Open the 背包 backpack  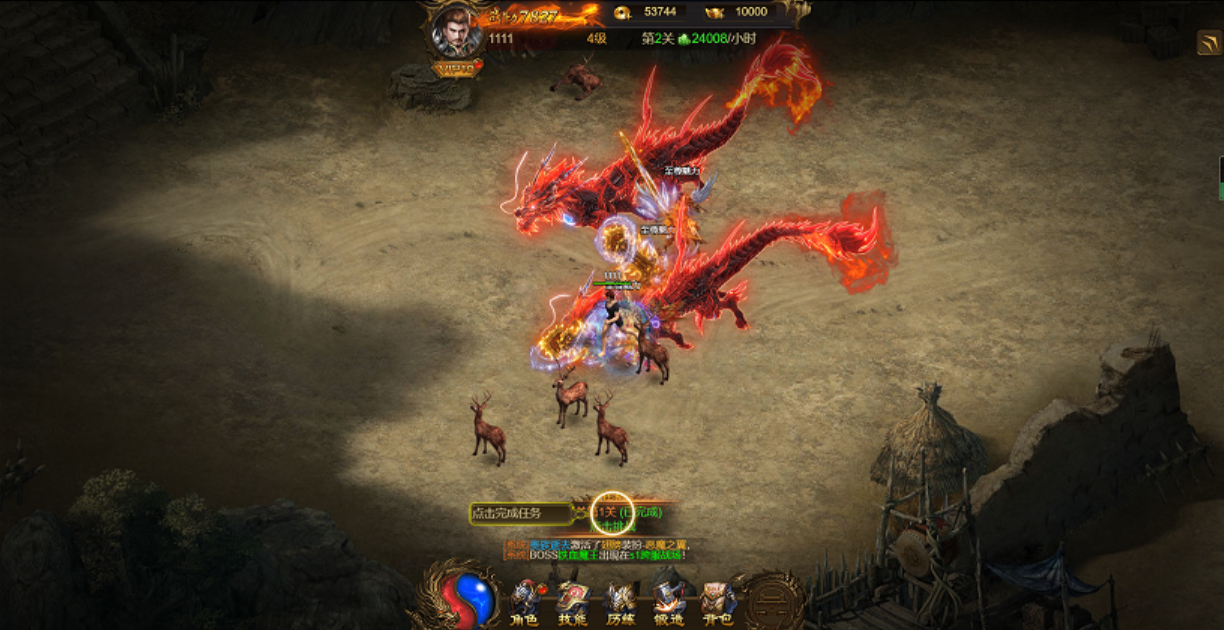[717, 603]
